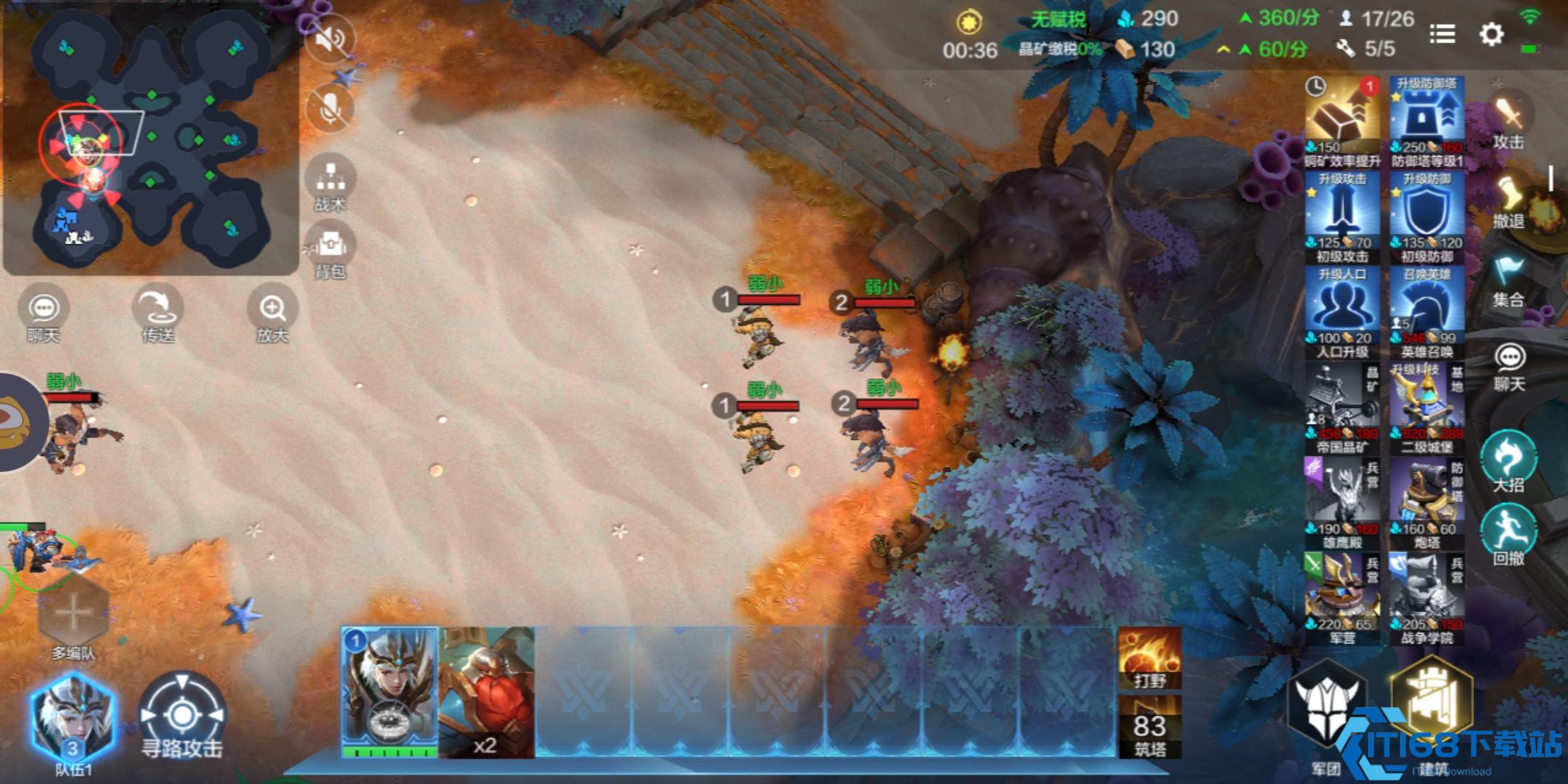Buy the 人口升级 population upgrade
This screenshot has height=784, width=1568.
[x=1342, y=312]
